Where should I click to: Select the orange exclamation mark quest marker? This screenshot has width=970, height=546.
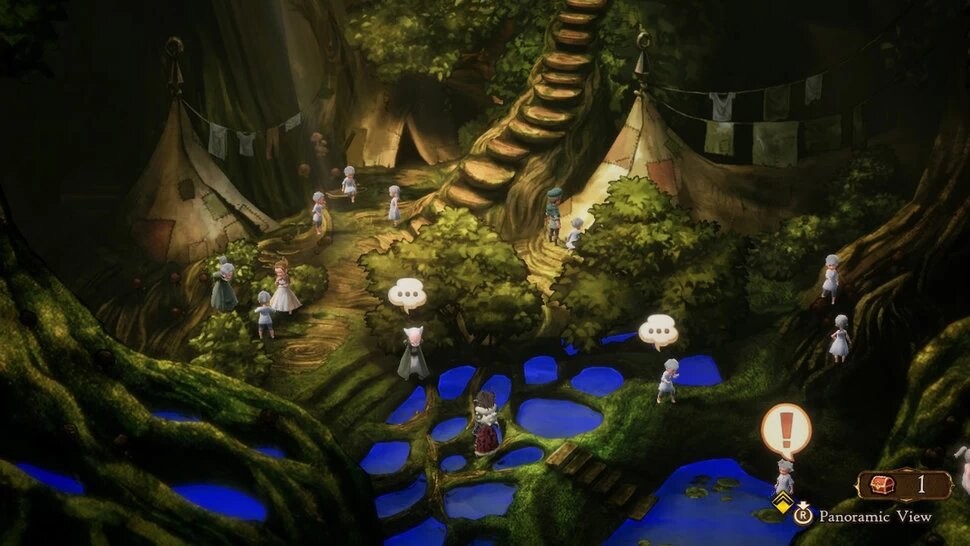[x=785, y=430]
